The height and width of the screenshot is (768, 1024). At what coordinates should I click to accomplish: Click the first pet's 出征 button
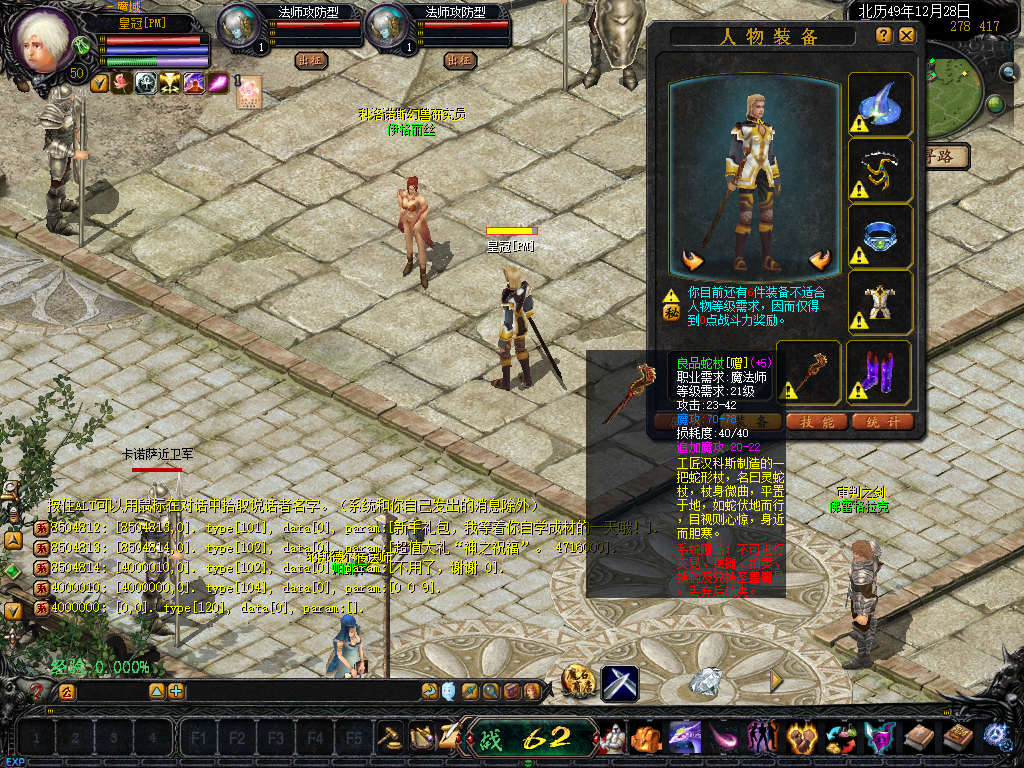(311, 60)
